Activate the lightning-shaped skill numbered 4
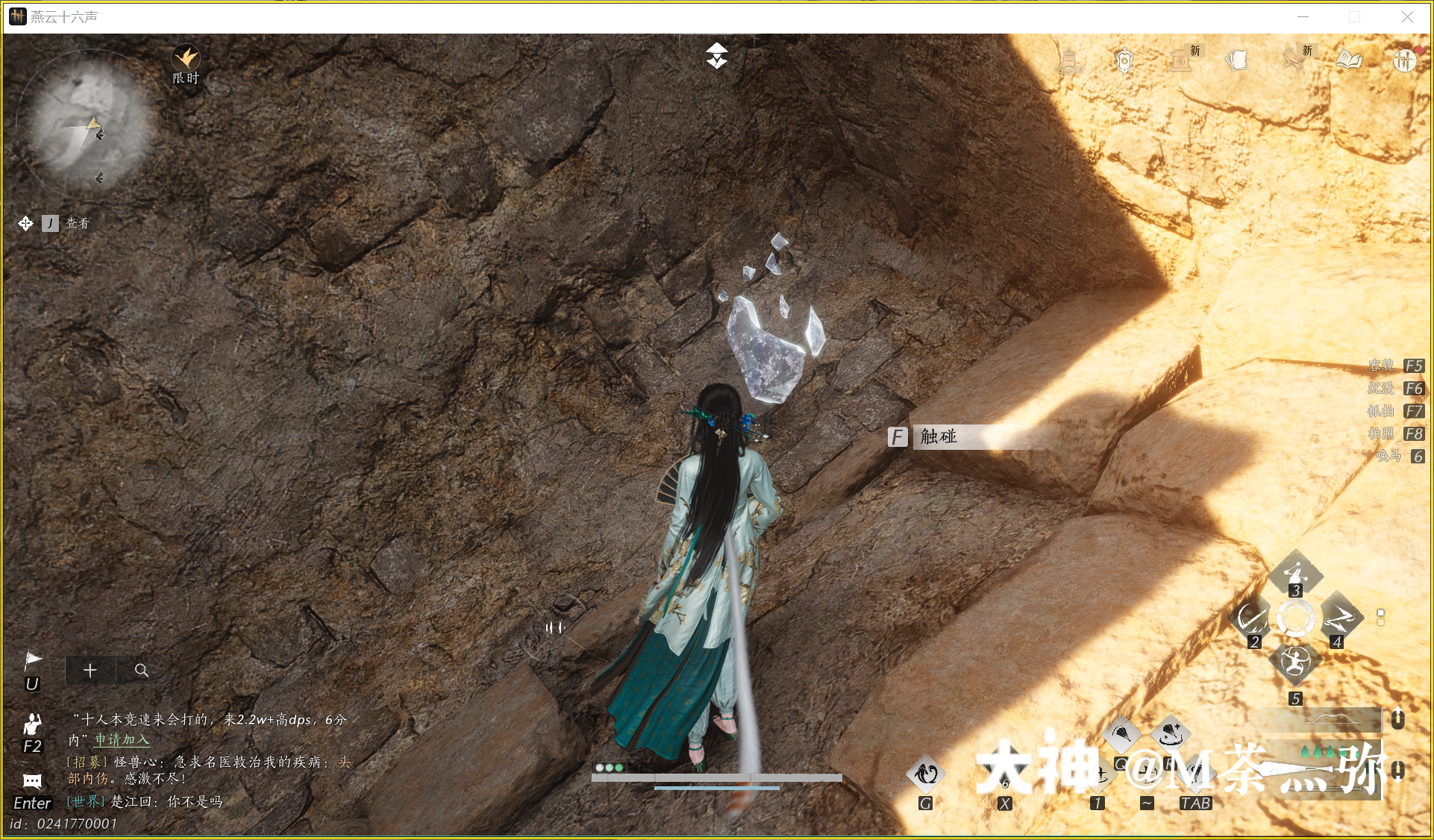Image resolution: width=1434 pixels, height=840 pixels. 1339,619
